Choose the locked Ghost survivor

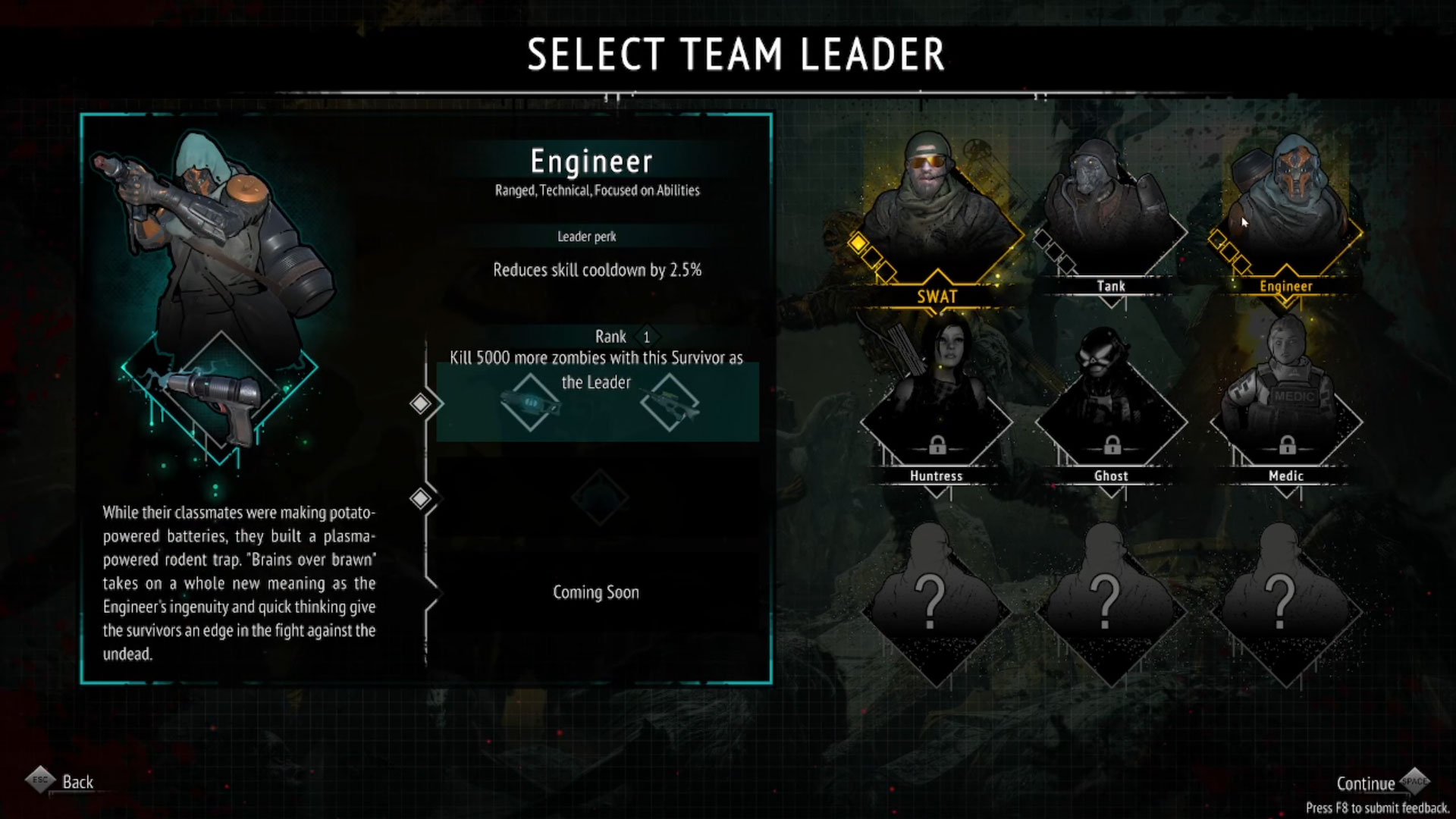[x=1111, y=402]
